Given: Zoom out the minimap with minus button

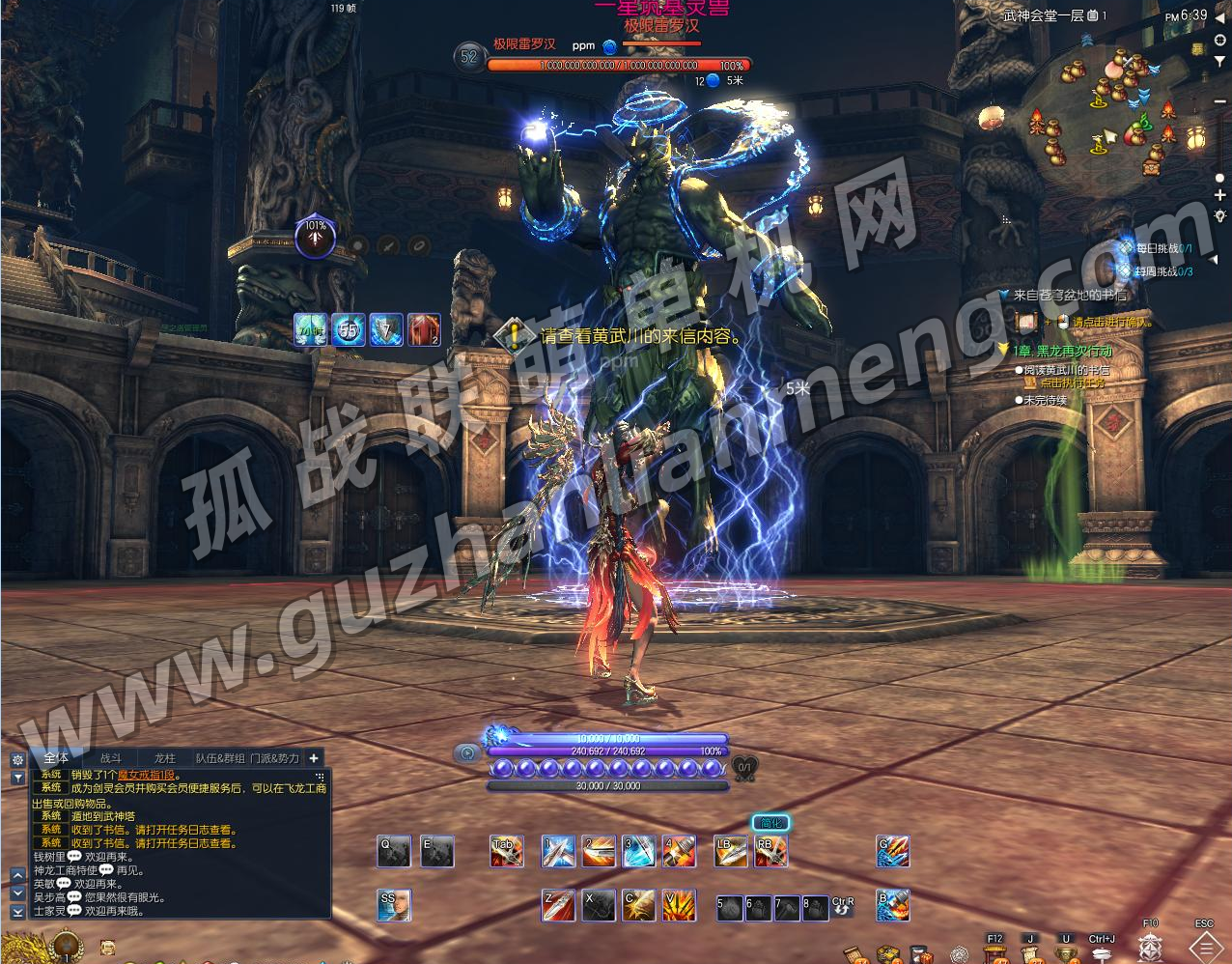Looking at the screenshot, I should pyautogui.click(x=1220, y=101).
